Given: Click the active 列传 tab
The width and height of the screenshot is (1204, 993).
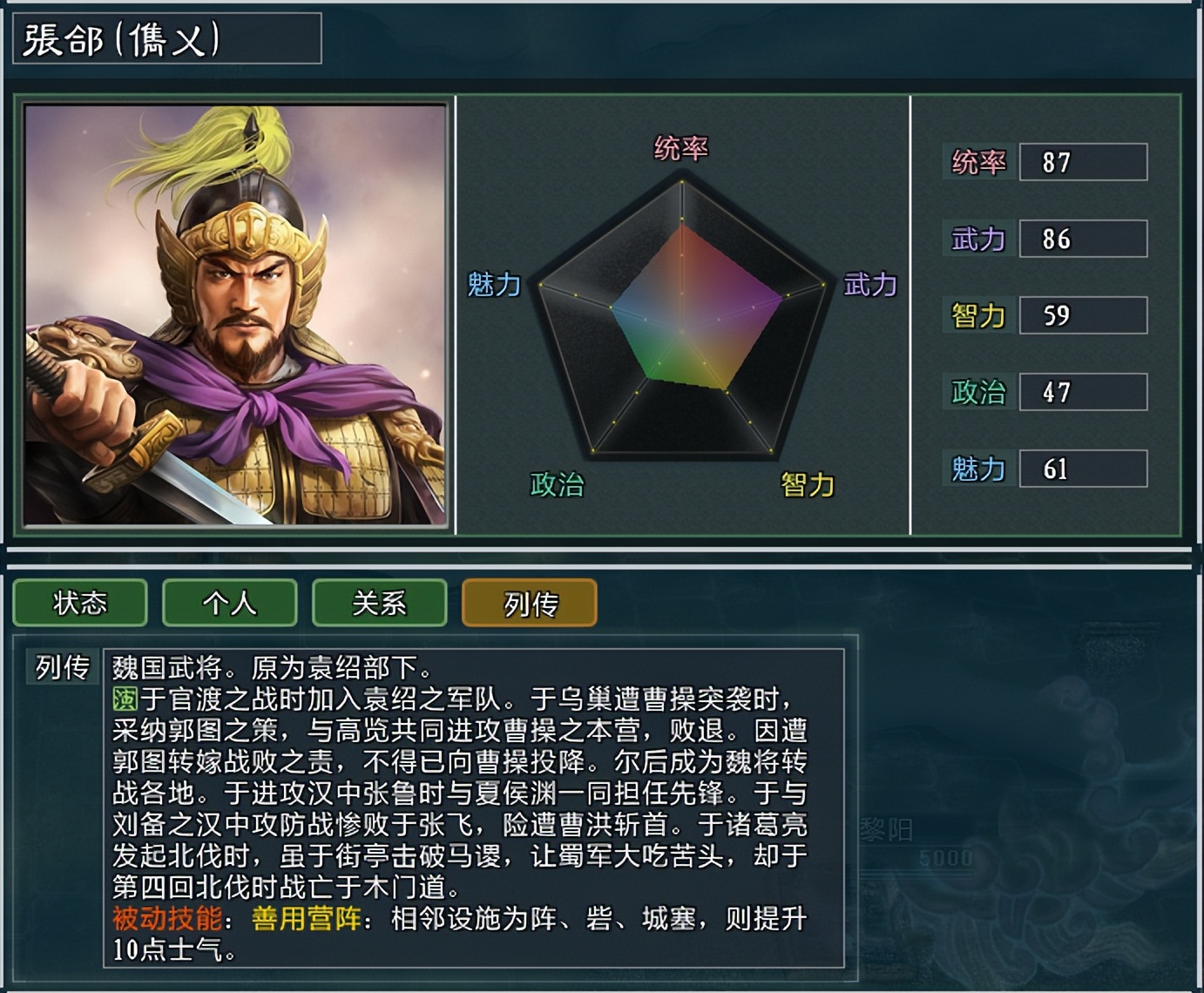Looking at the screenshot, I should [528, 603].
